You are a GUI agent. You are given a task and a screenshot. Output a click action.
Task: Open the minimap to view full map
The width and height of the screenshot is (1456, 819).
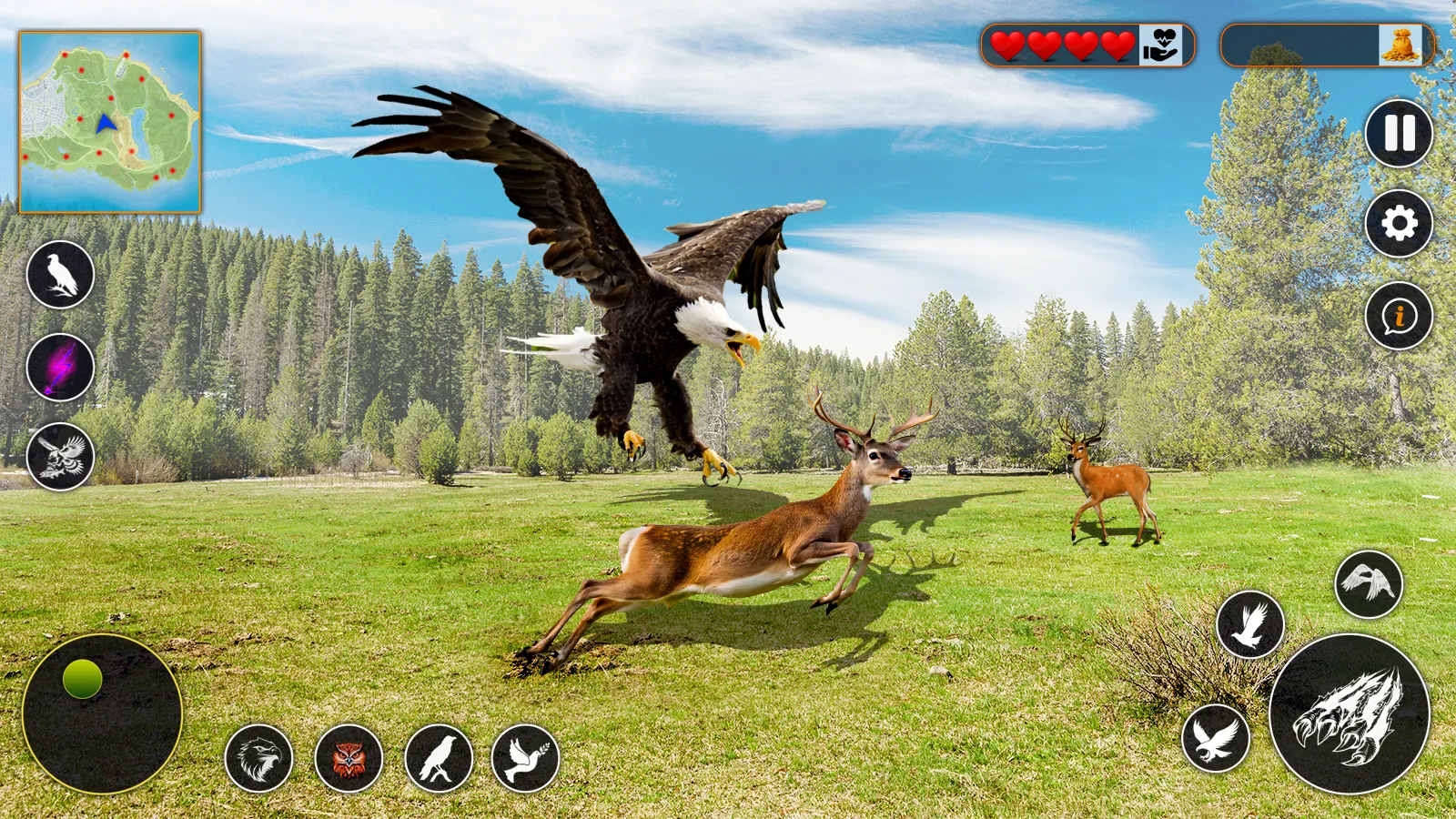click(x=108, y=120)
